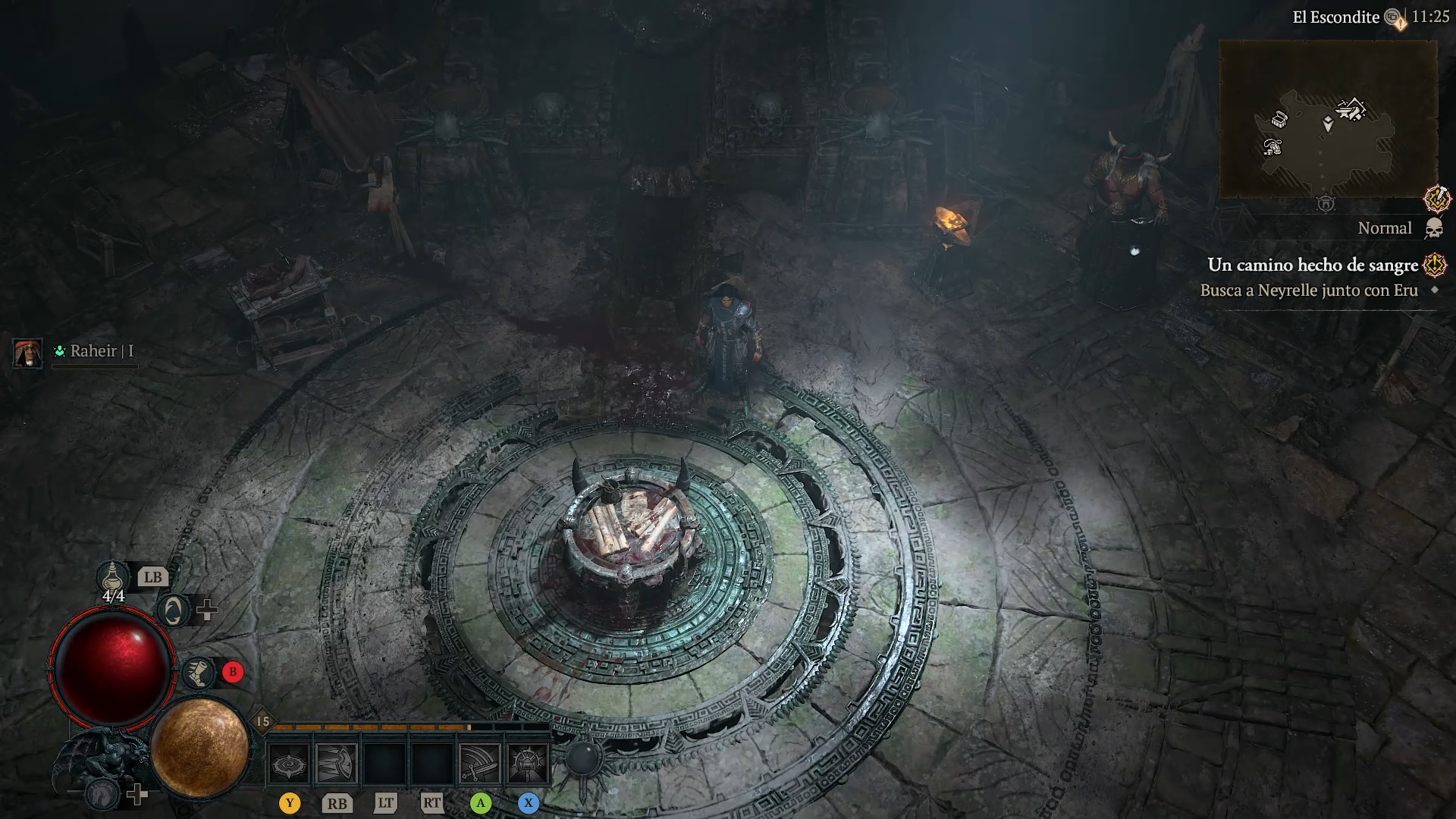Click the quest journal emblem beside the minimap

(x=1436, y=199)
